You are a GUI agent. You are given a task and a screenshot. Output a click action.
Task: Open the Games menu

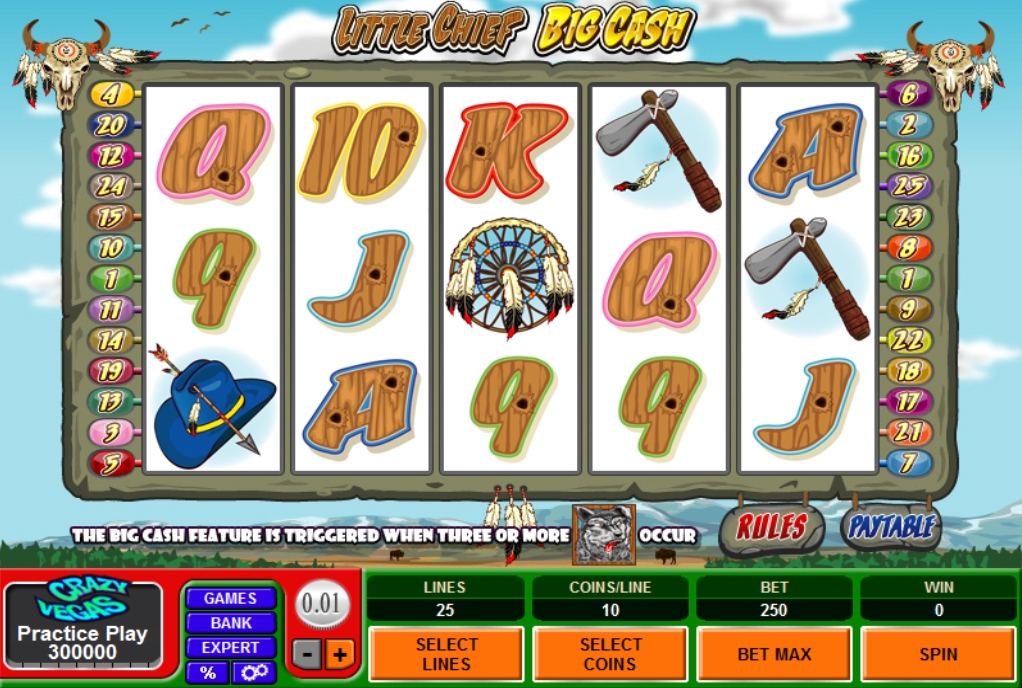230,598
